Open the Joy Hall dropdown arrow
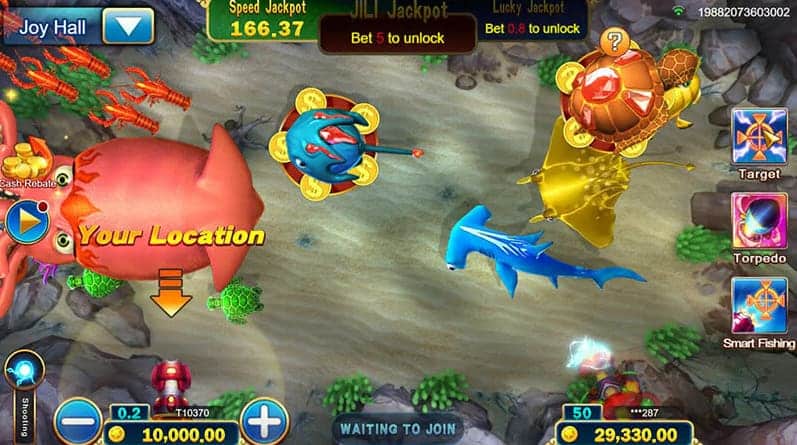797x445 pixels. tap(128, 25)
